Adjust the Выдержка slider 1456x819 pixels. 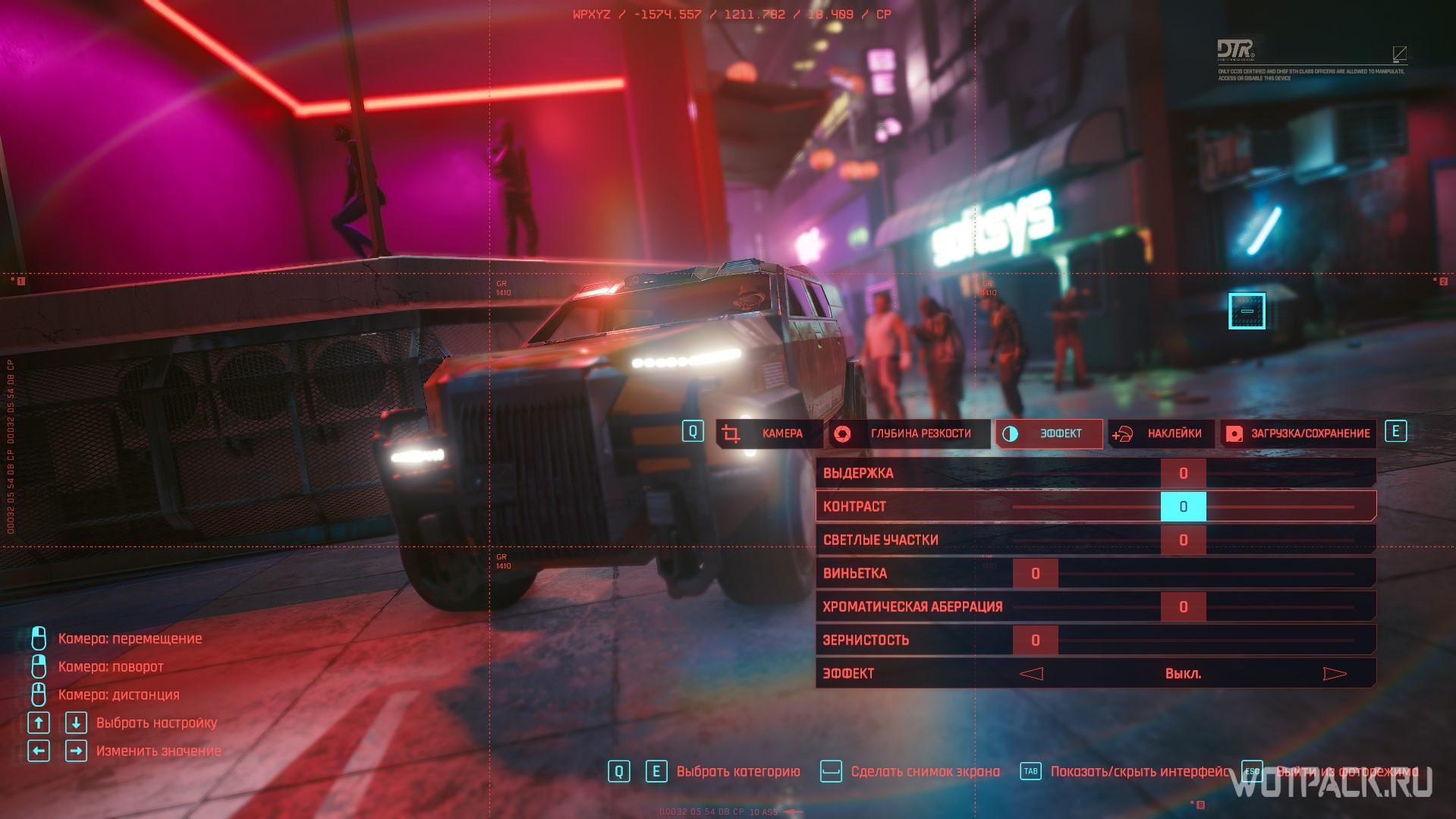point(1183,473)
